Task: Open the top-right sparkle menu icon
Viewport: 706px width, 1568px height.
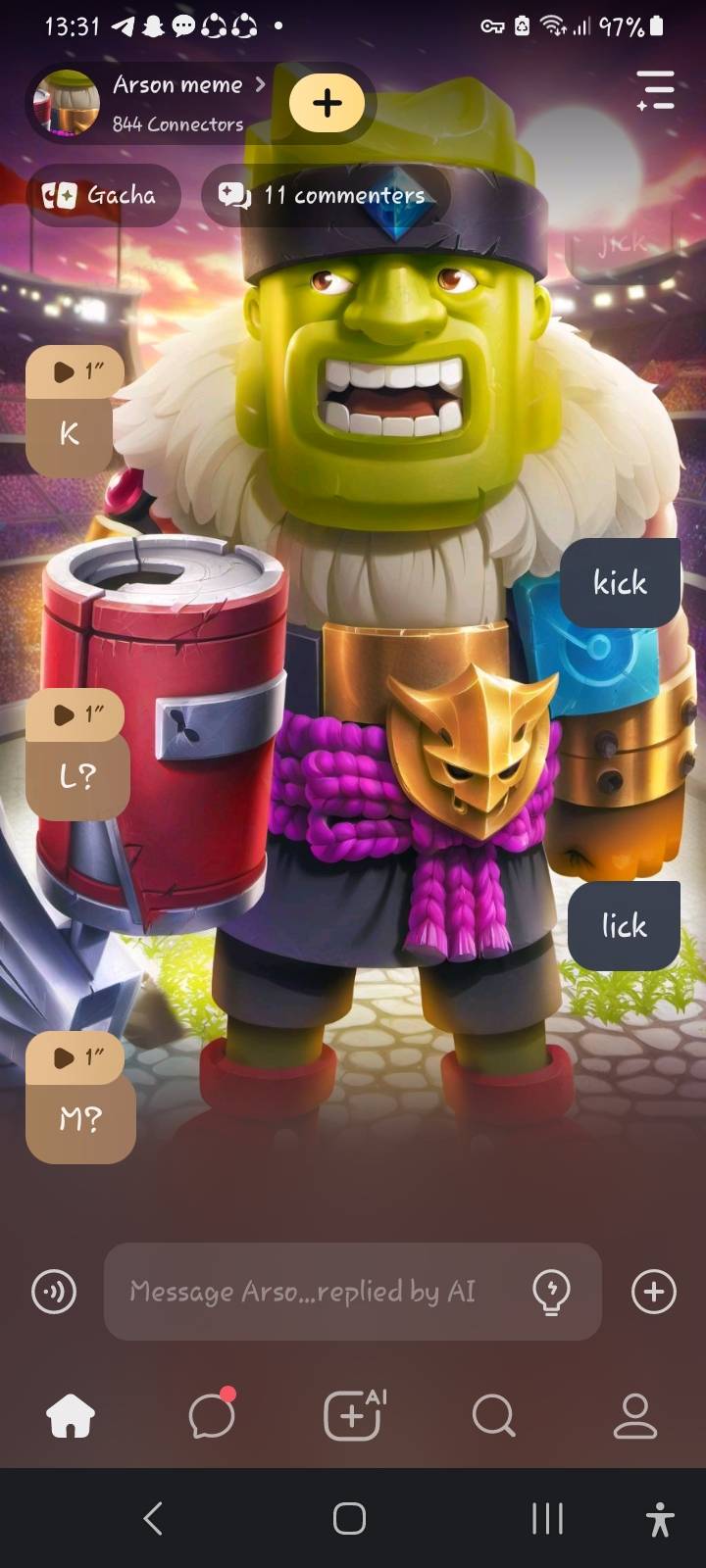Action: tap(655, 90)
